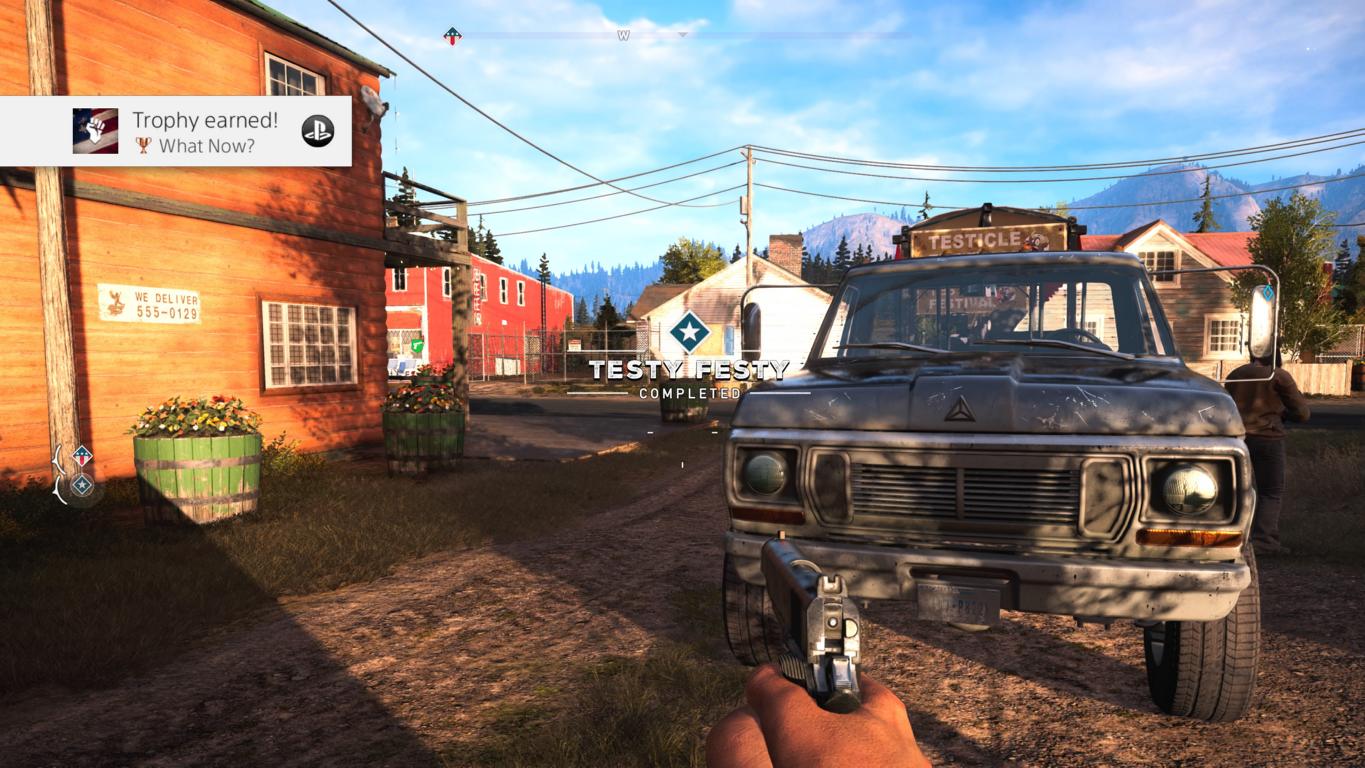The height and width of the screenshot is (768, 1365).
Task: Select the trophy thumbnail with raised fist
Action: pos(95,131)
